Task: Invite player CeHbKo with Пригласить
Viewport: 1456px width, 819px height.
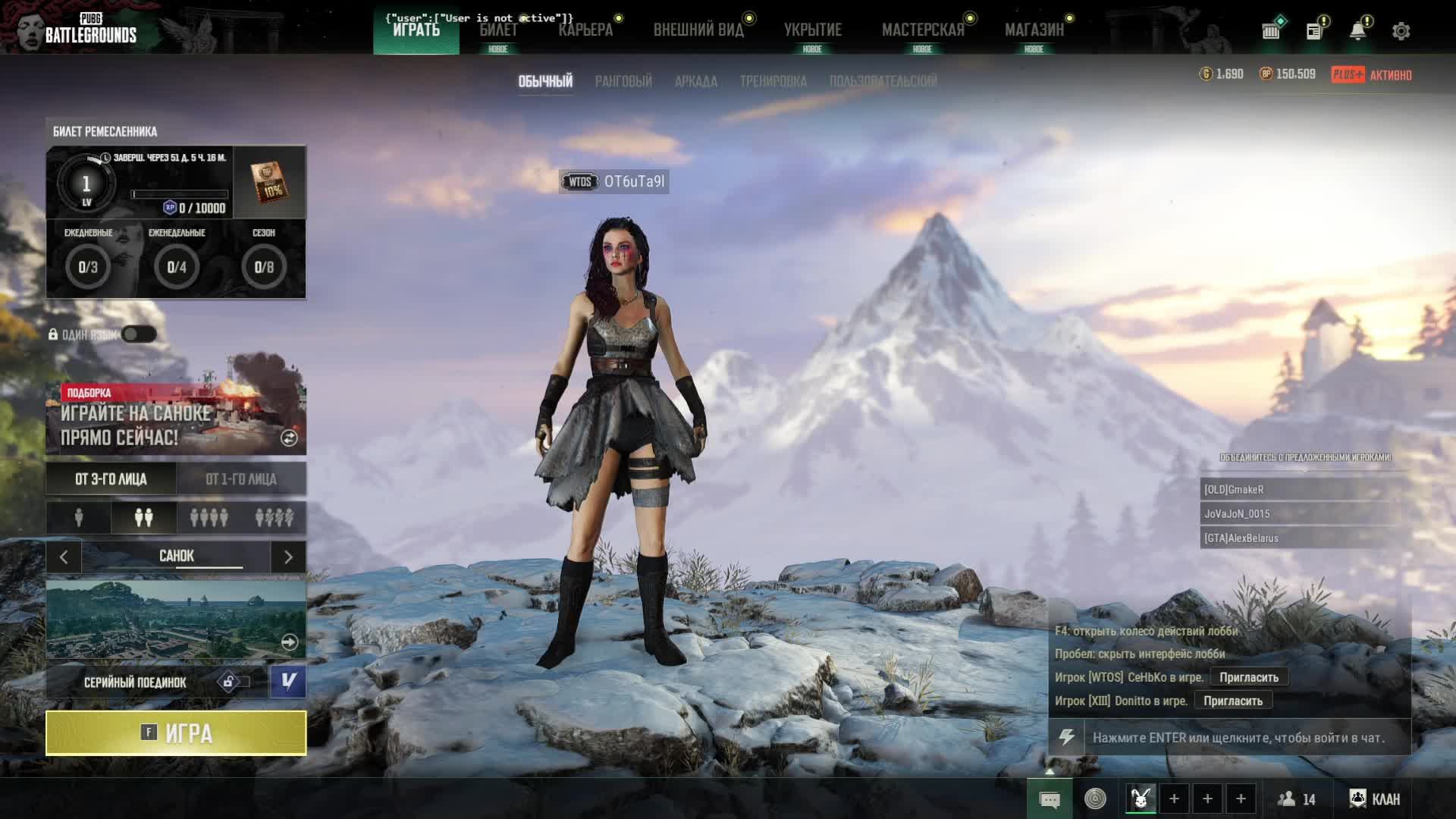Action: [1248, 677]
